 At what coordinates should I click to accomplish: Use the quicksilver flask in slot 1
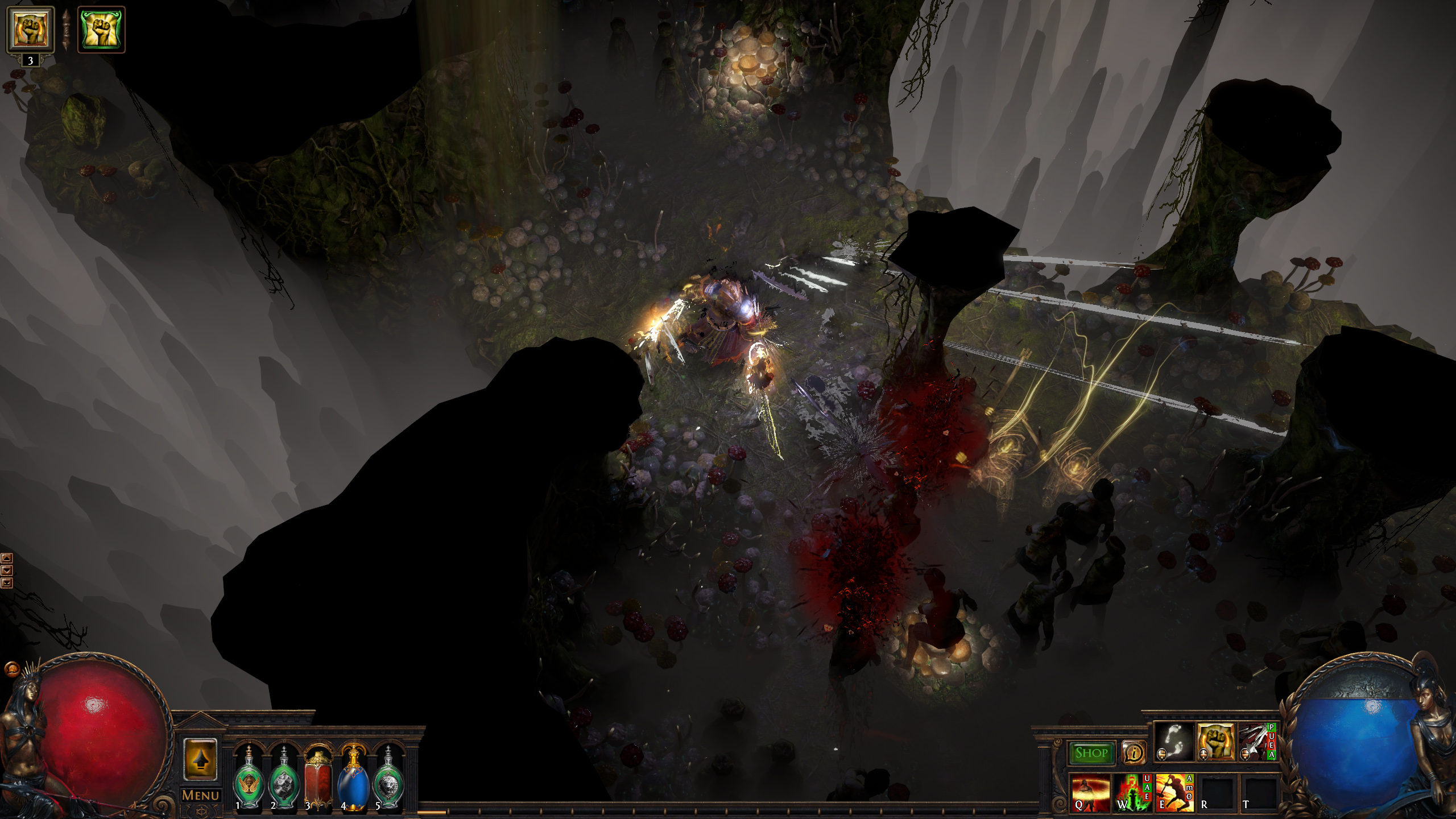pos(248,781)
